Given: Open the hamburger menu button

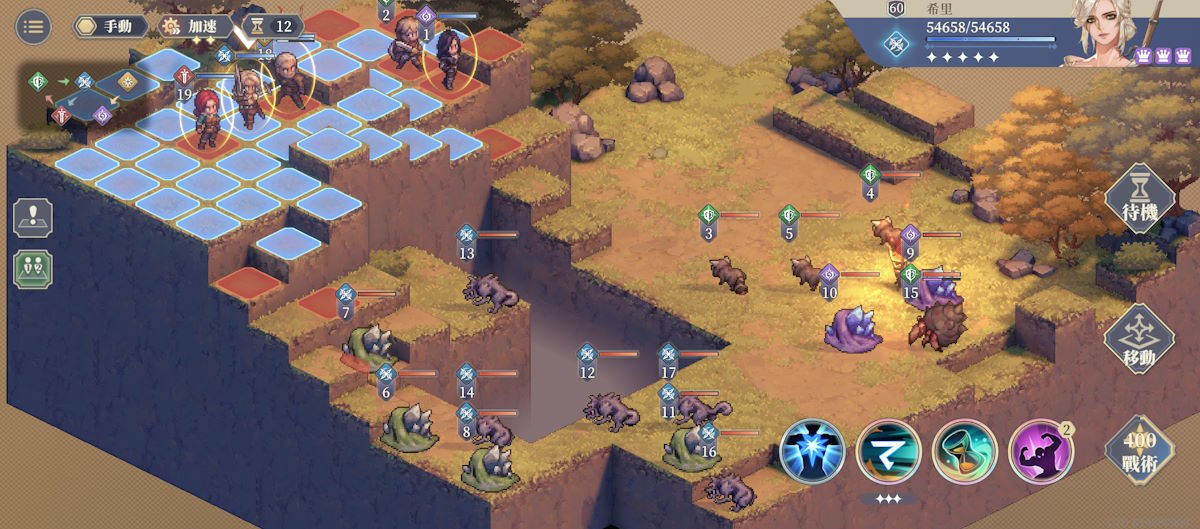Looking at the screenshot, I should coord(33,27).
